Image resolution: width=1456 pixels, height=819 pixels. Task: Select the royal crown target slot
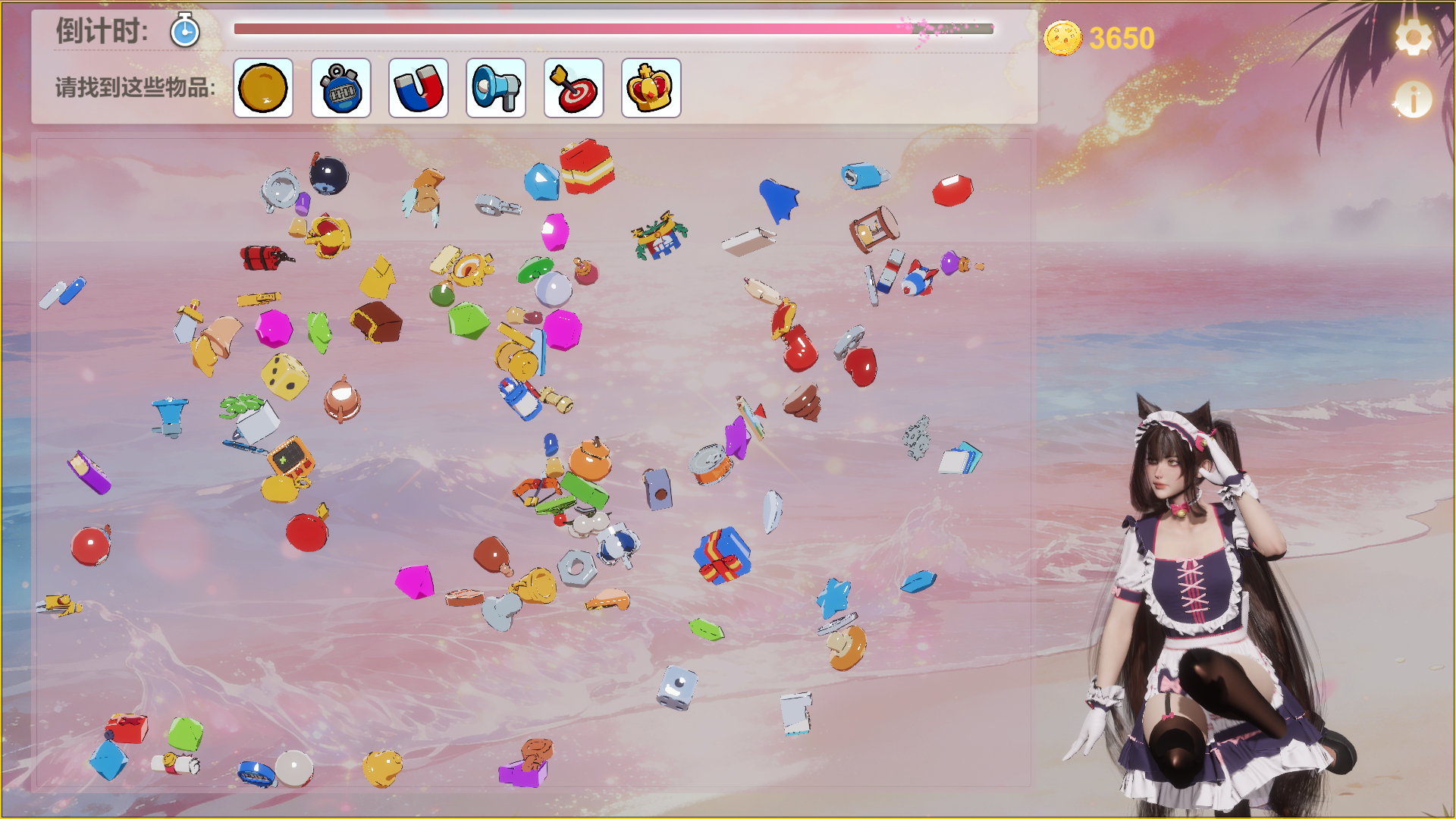tap(651, 88)
